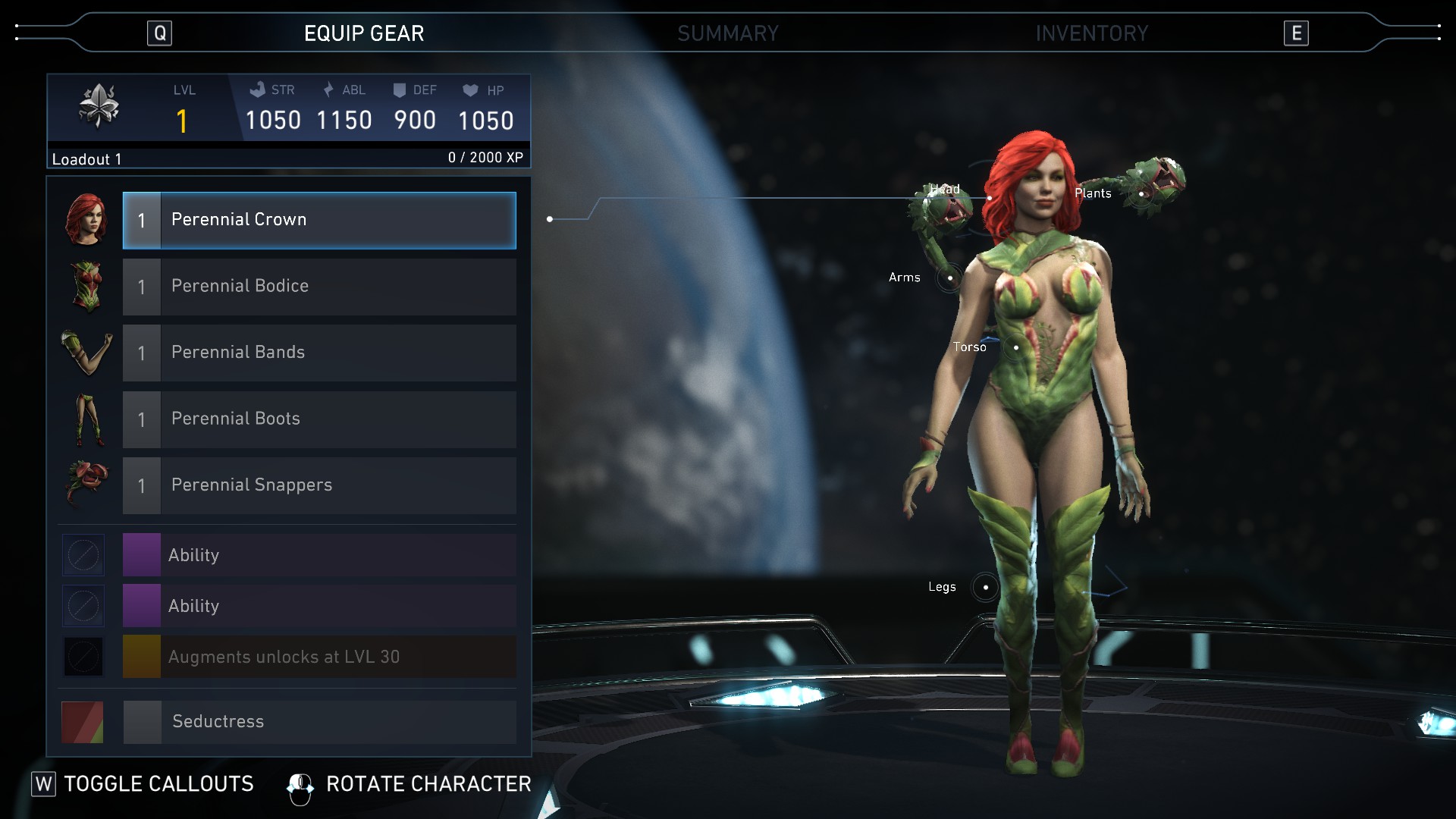Select the Legs callout marker
Image resolution: width=1456 pixels, height=819 pixels.
coord(985,587)
